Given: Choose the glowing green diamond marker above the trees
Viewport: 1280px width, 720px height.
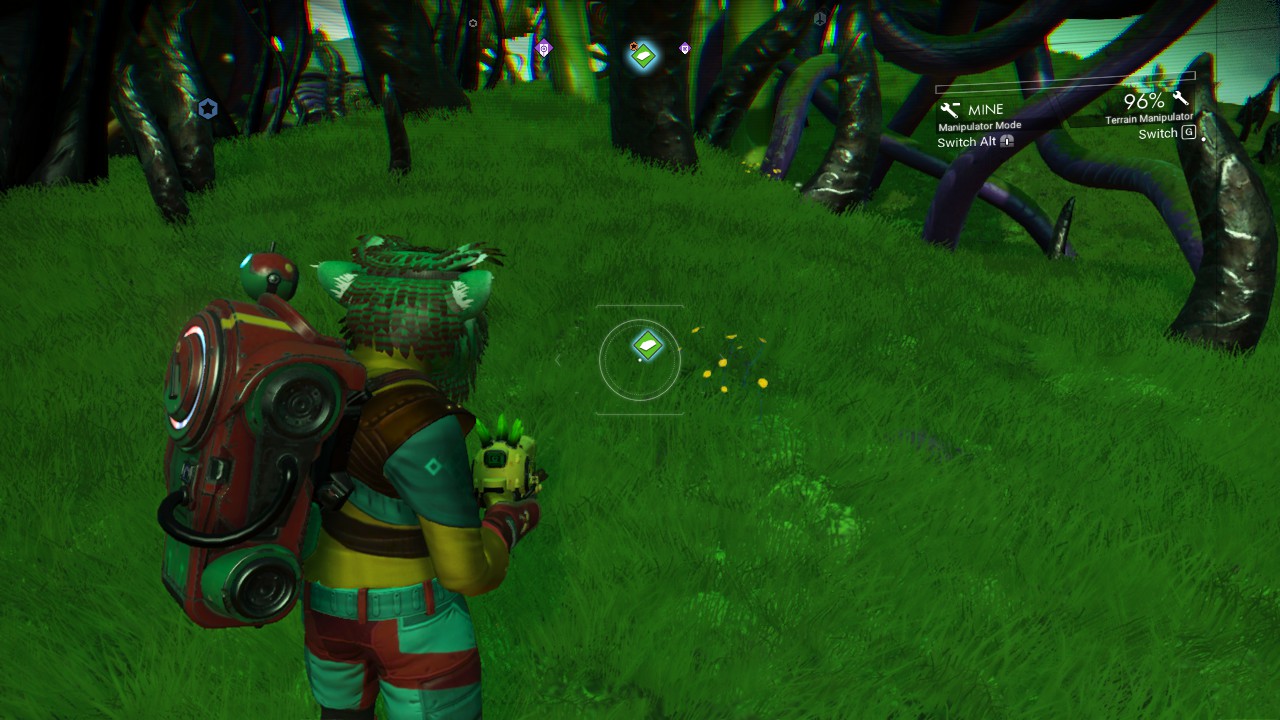Looking at the screenshot, I should [x=643, y=55].
